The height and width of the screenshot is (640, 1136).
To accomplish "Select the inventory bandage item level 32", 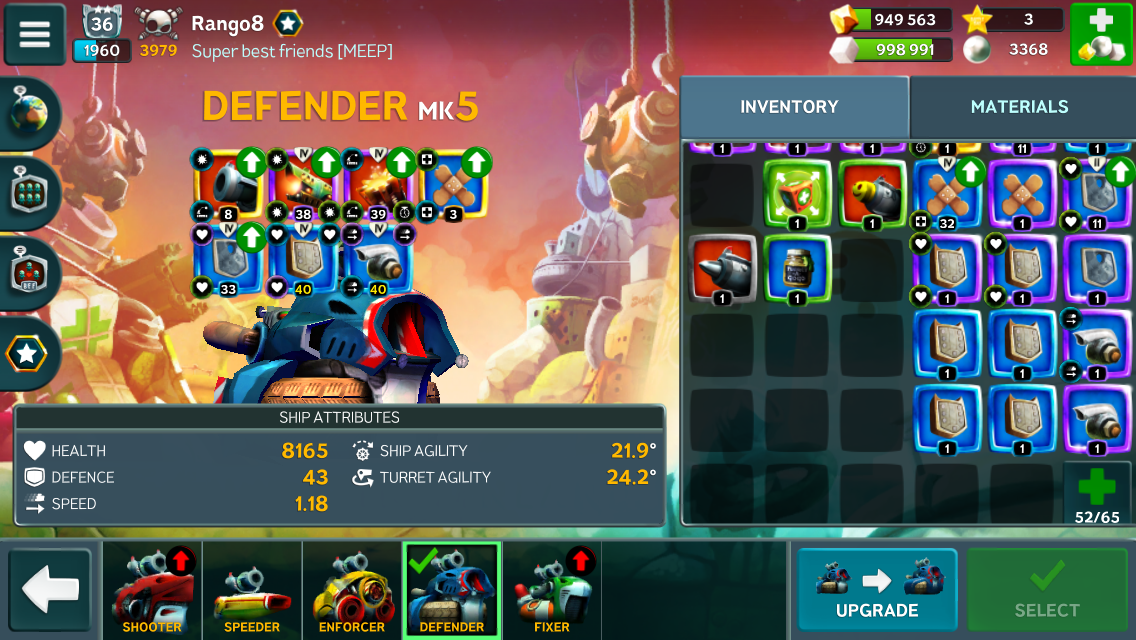I will click(x=945, y=193).
